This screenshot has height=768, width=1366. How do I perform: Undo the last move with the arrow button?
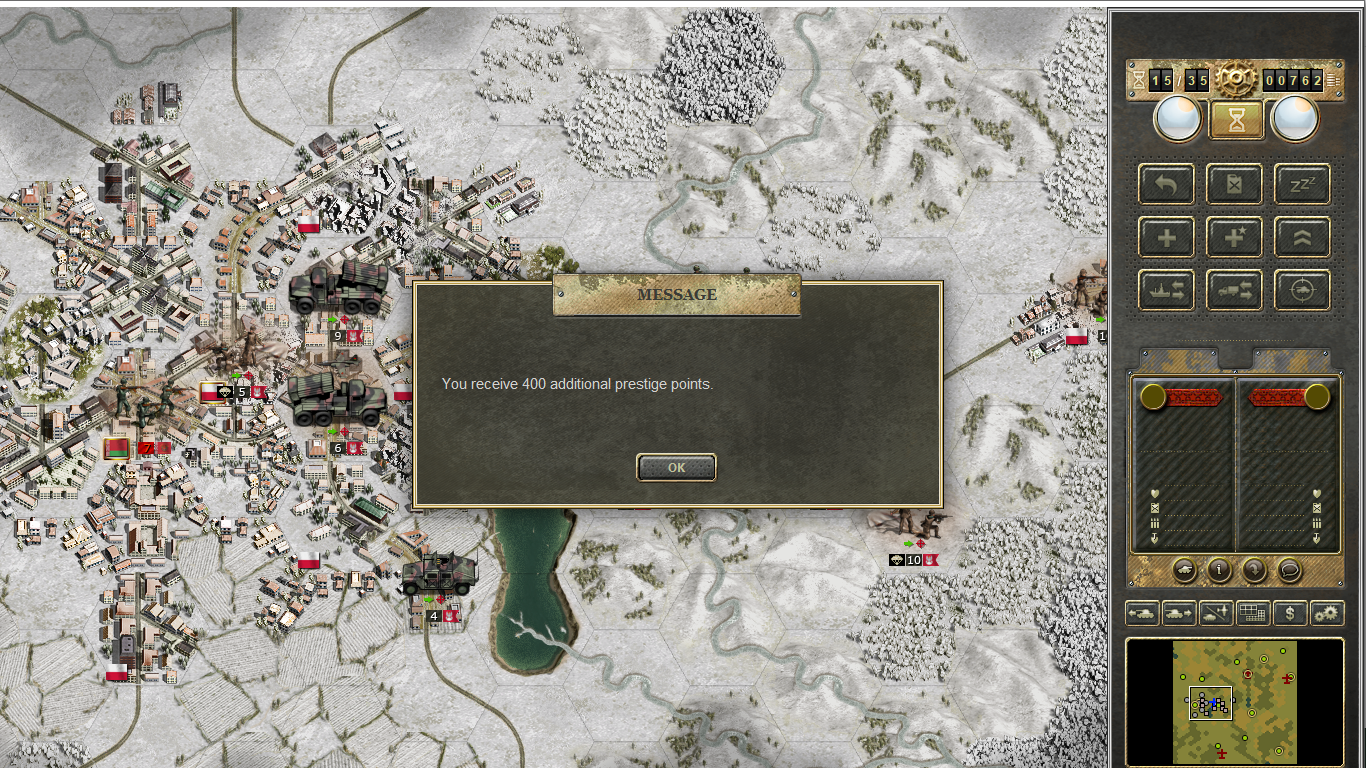click(x=1166, y=184)
